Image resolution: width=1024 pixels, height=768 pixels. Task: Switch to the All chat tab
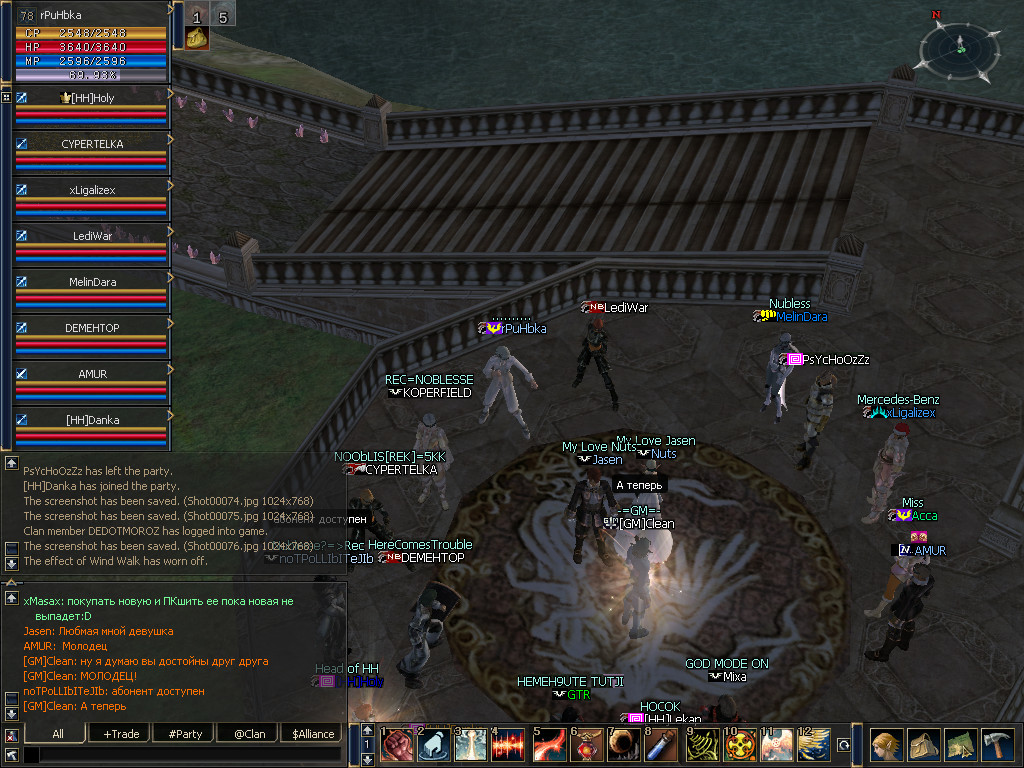(x=58, y=734)
